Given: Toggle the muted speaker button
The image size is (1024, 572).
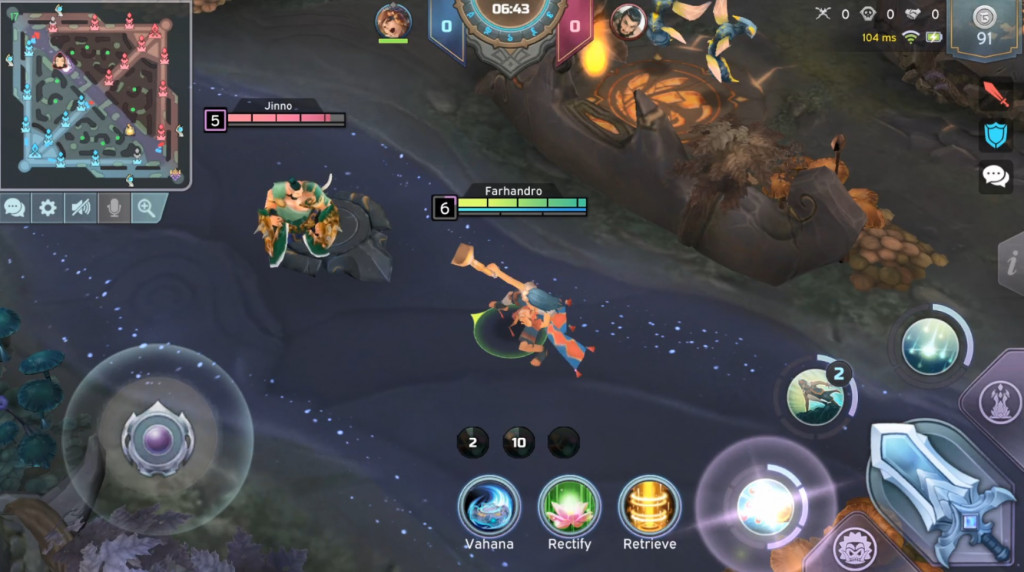Looking at the screenshot, I should click(x=80, y=208).
